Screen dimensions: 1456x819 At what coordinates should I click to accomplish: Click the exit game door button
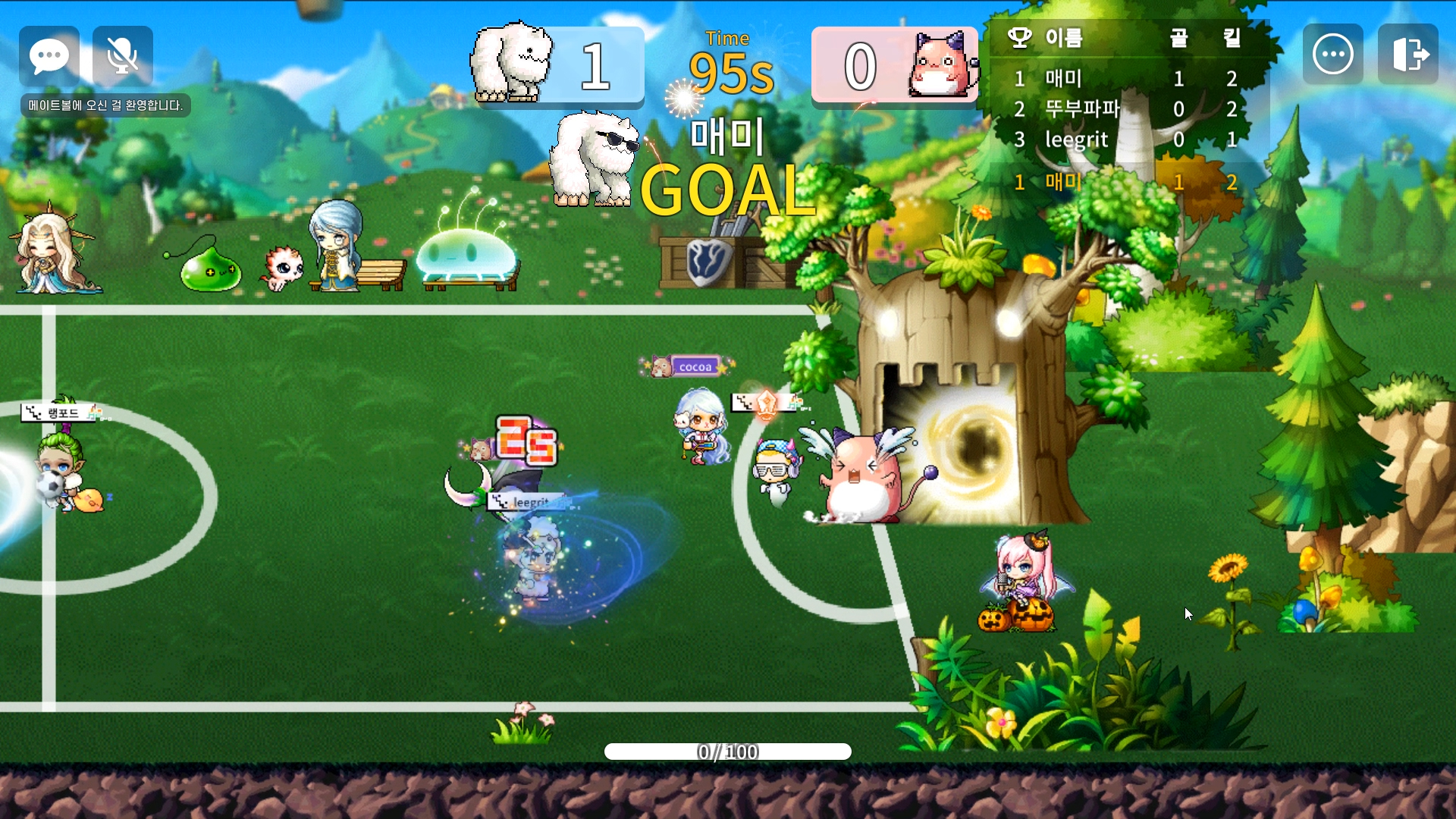1408,54
